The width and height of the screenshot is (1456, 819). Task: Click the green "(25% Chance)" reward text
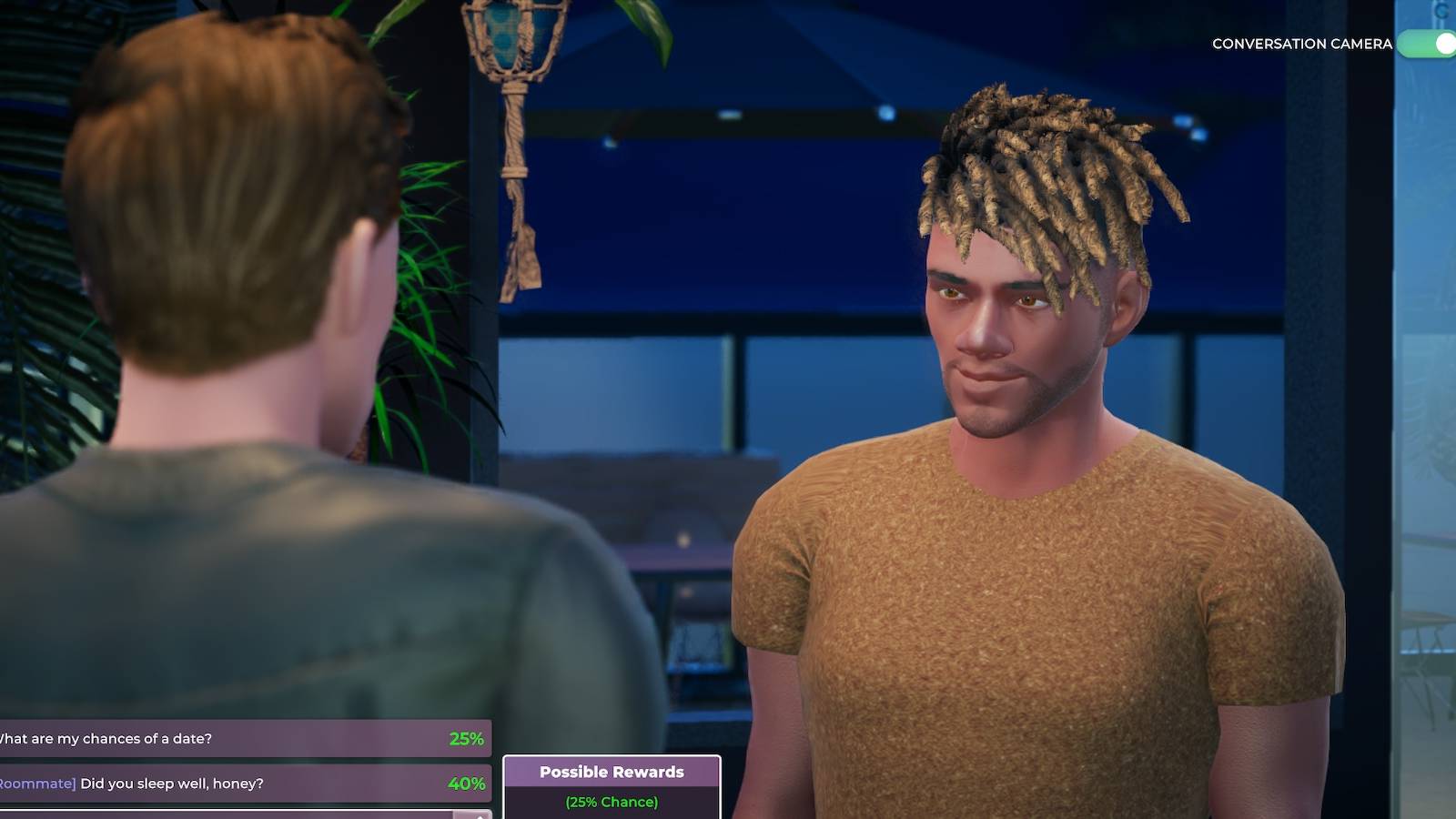(612, 802)
